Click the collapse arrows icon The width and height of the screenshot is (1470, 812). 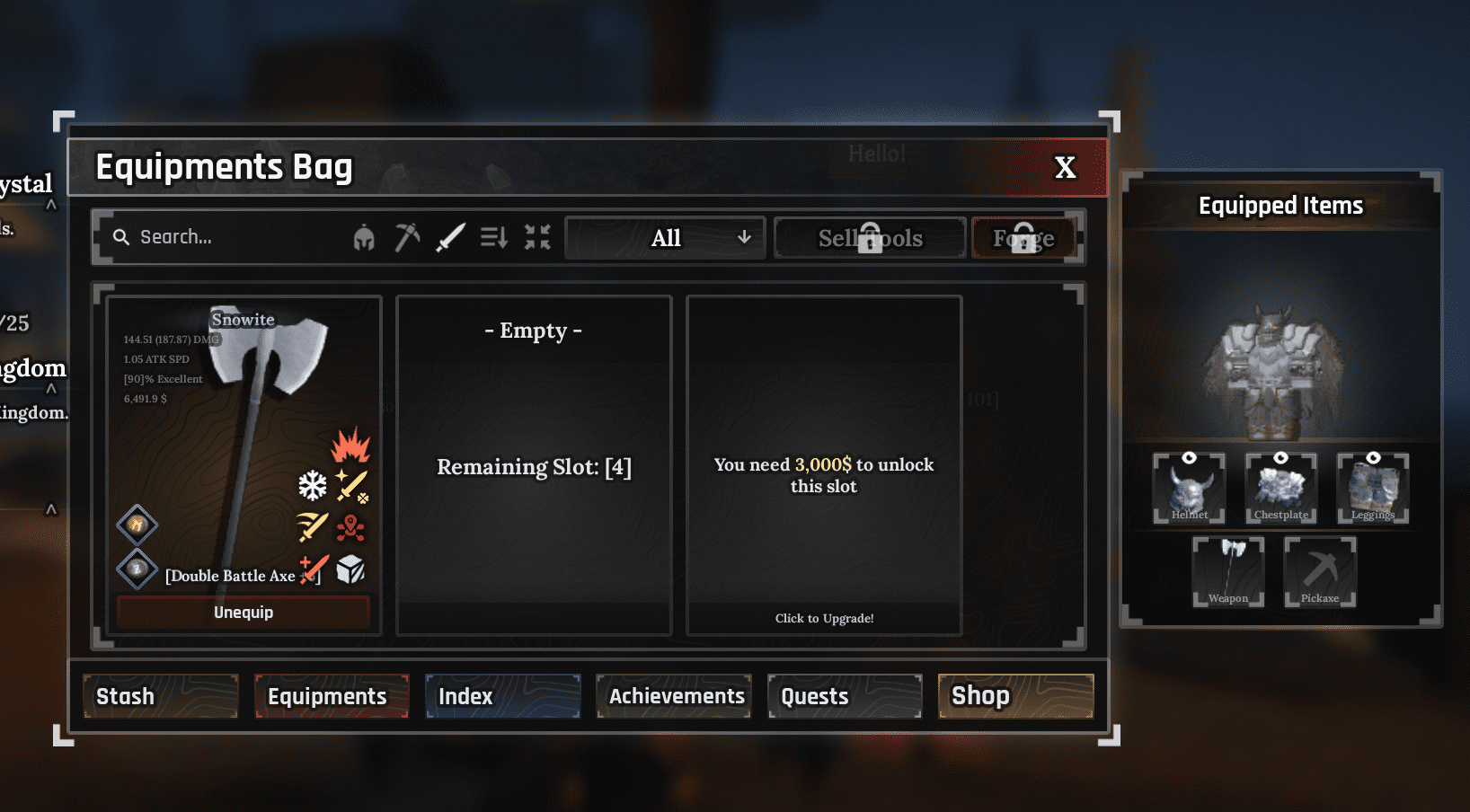536,236
